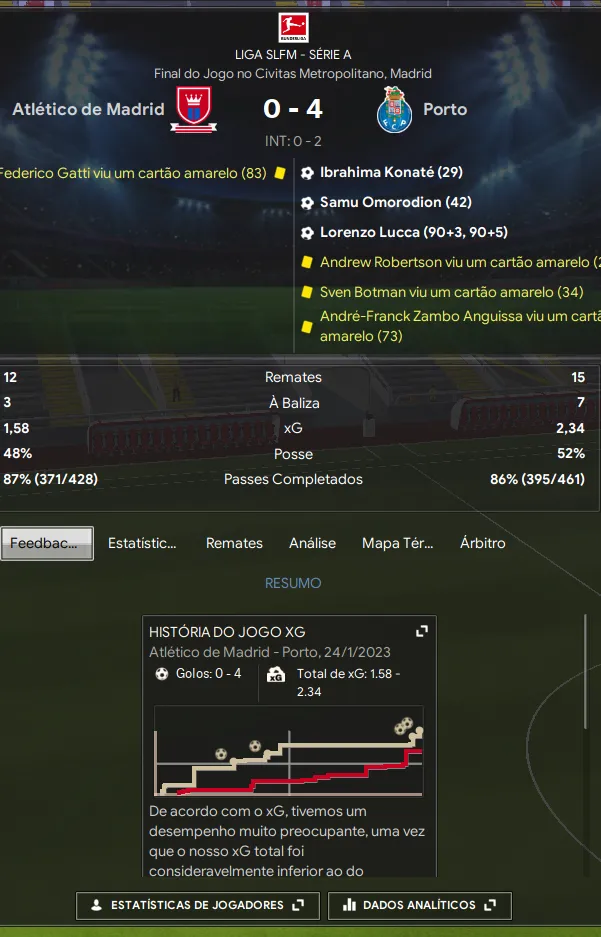The width and height of the screenshot is (601, 937).
Task: View Lorenzo Lucca's goal entry
Action: [x=414, y=232]
